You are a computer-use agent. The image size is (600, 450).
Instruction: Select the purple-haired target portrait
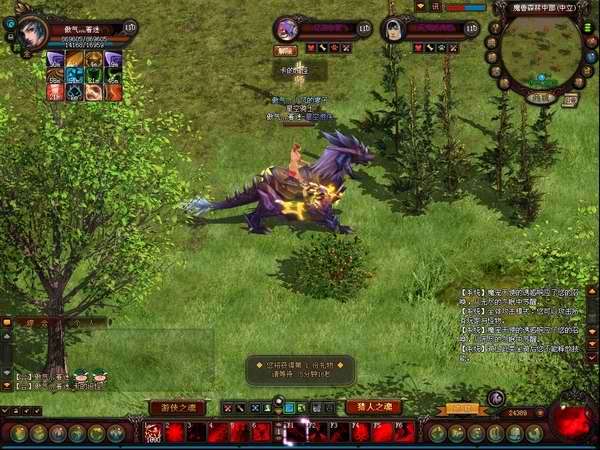point(287,29)
